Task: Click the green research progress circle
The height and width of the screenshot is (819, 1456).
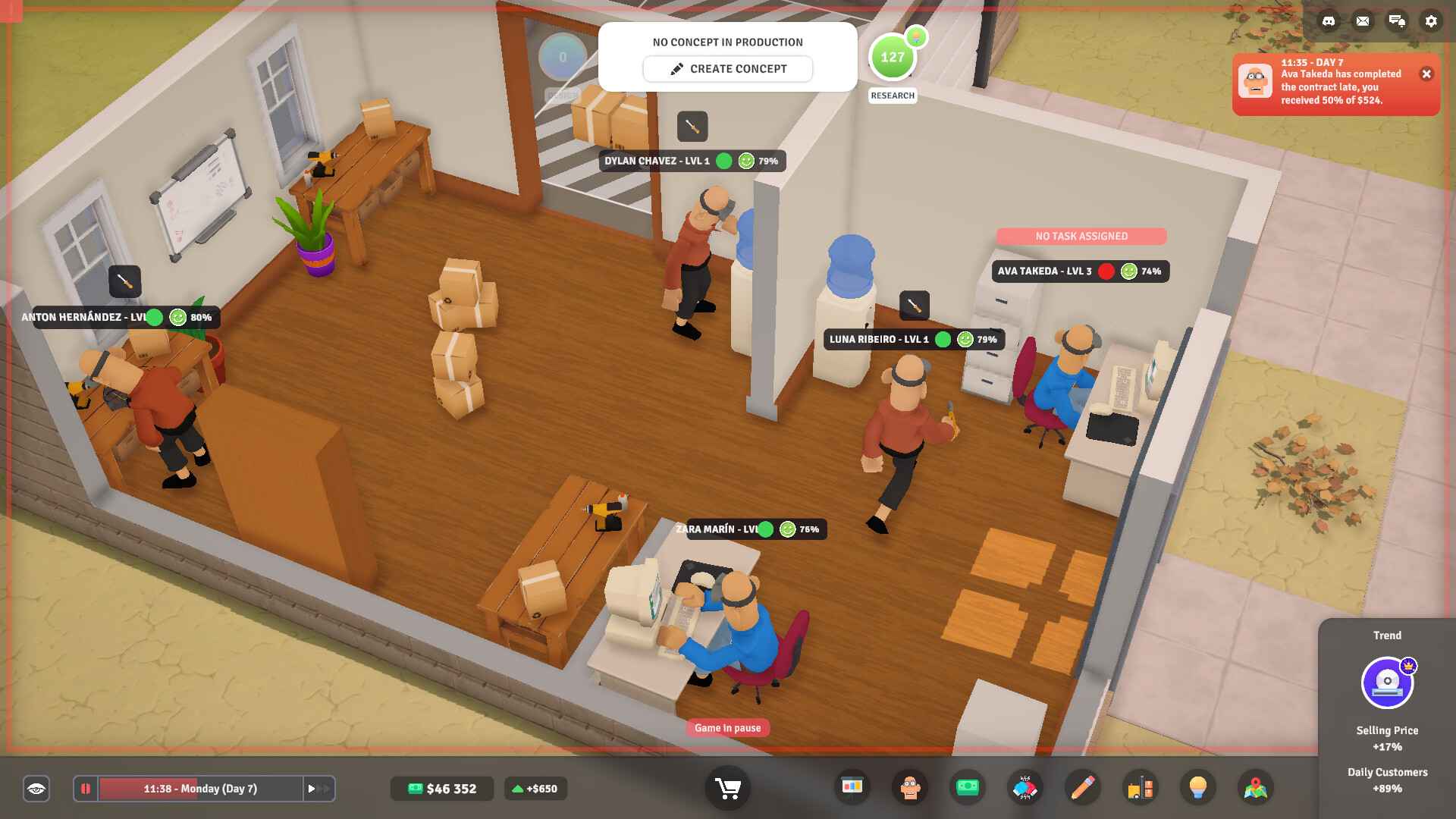Action: [892, 56]
